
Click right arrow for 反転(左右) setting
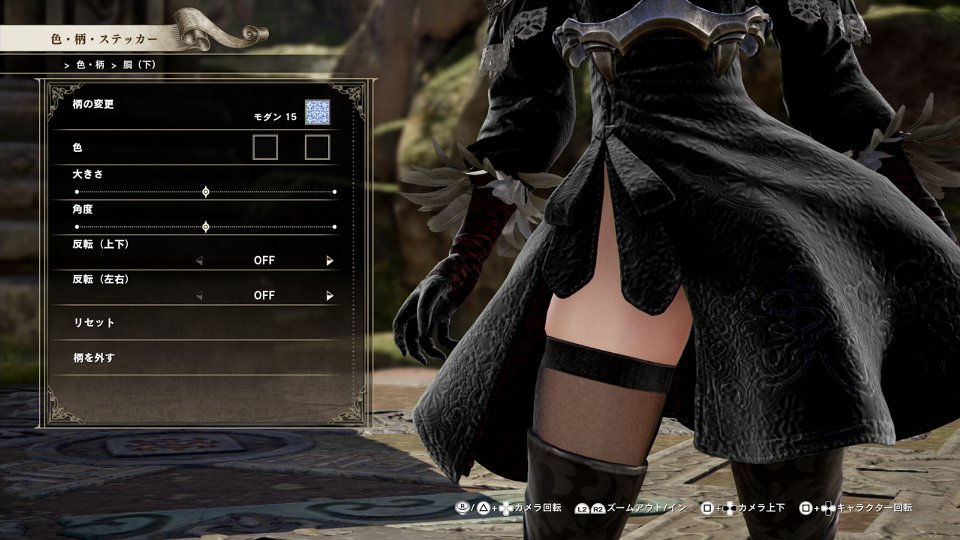pos(330,296)
